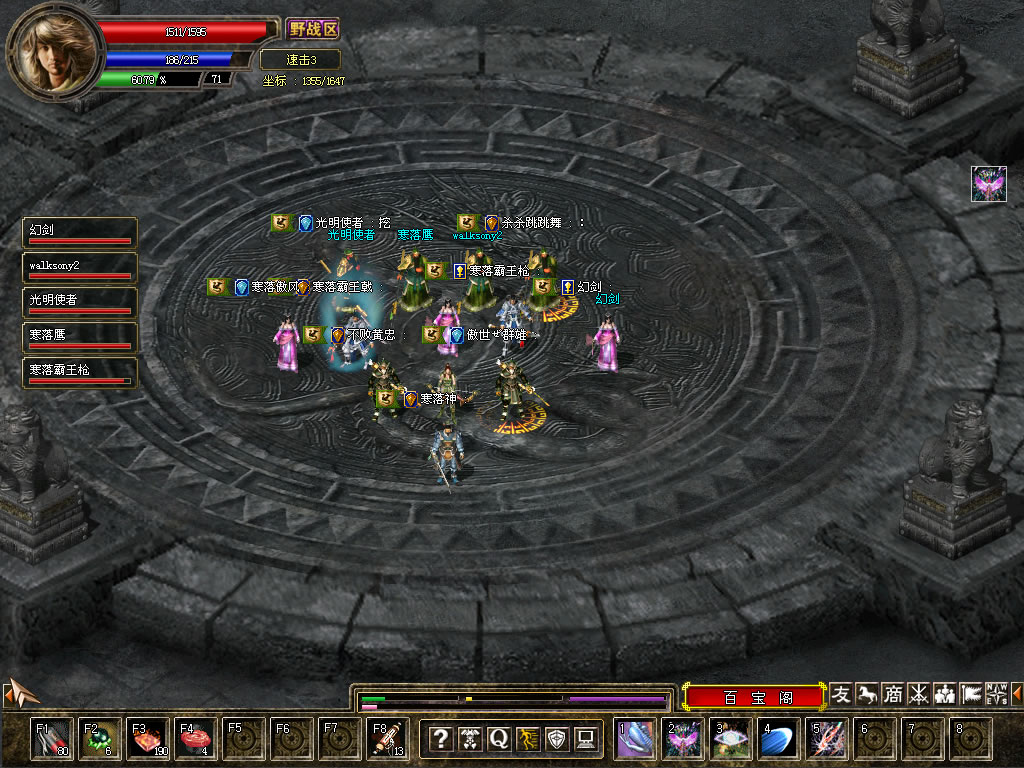Image resolution: width=1024 pixels, height=768 pixels.
Task: Select party member 寒落鹰 in the team list
Action: coord(80,338)
